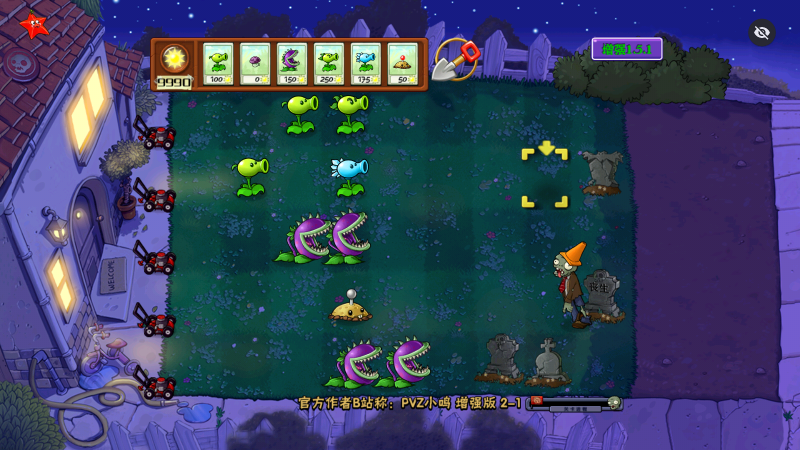Select the Peashooter seed packet
Image resolution: width=800 pixels, height=450 pixels.
coord(218,64)
